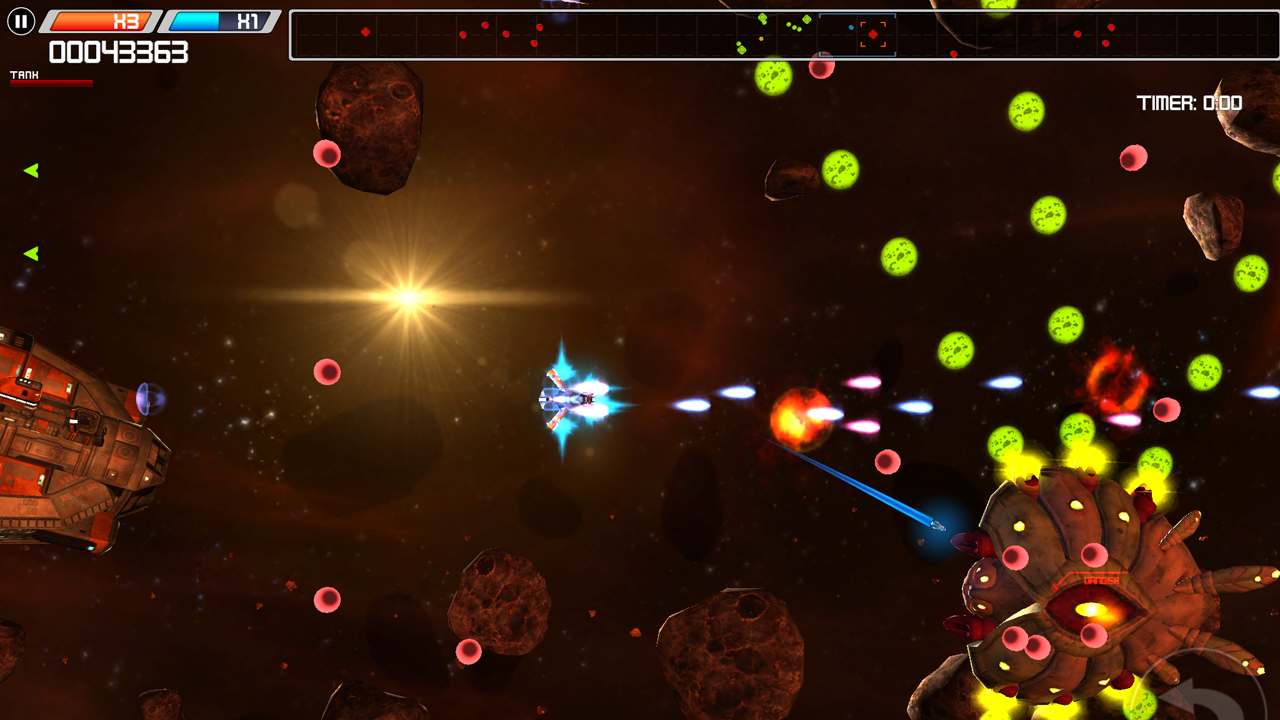Click the blue player dot on the radar
The image size is (1280, 720).
pyautogui.click(x=852, y=27)
